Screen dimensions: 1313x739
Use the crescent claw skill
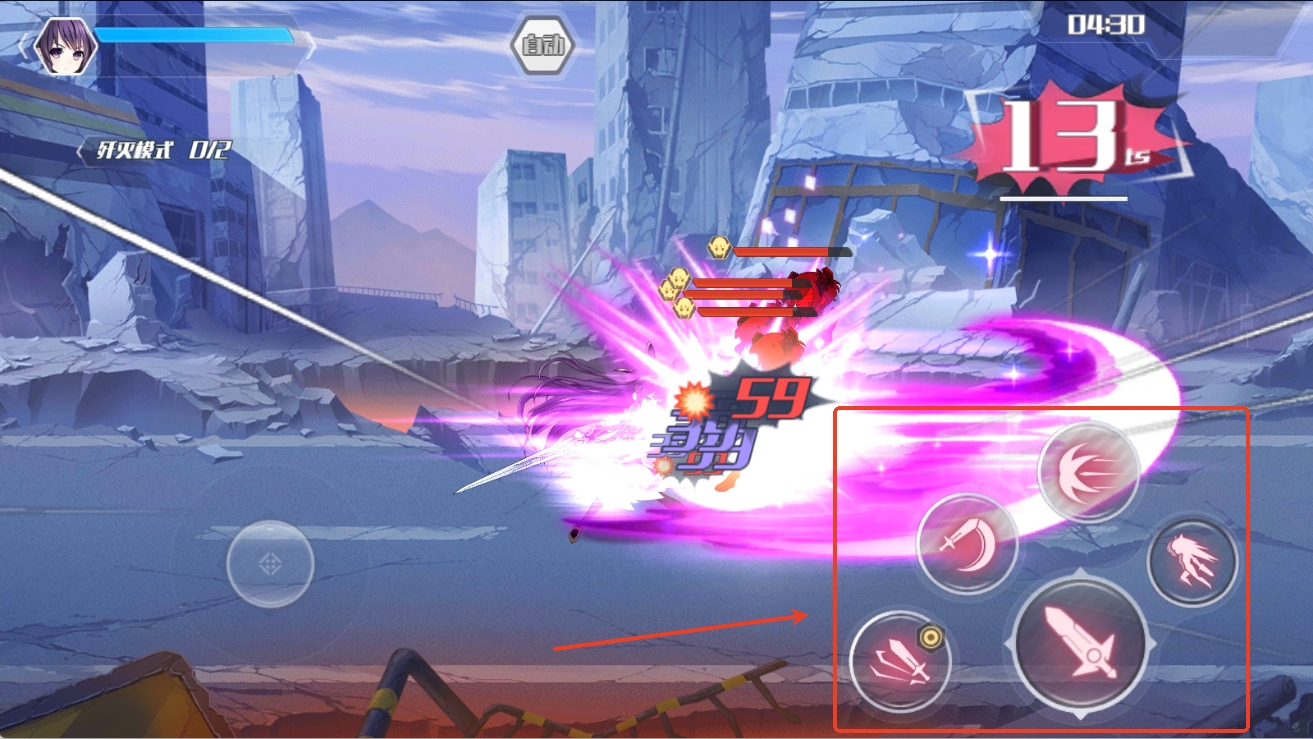coord(1089,470)
